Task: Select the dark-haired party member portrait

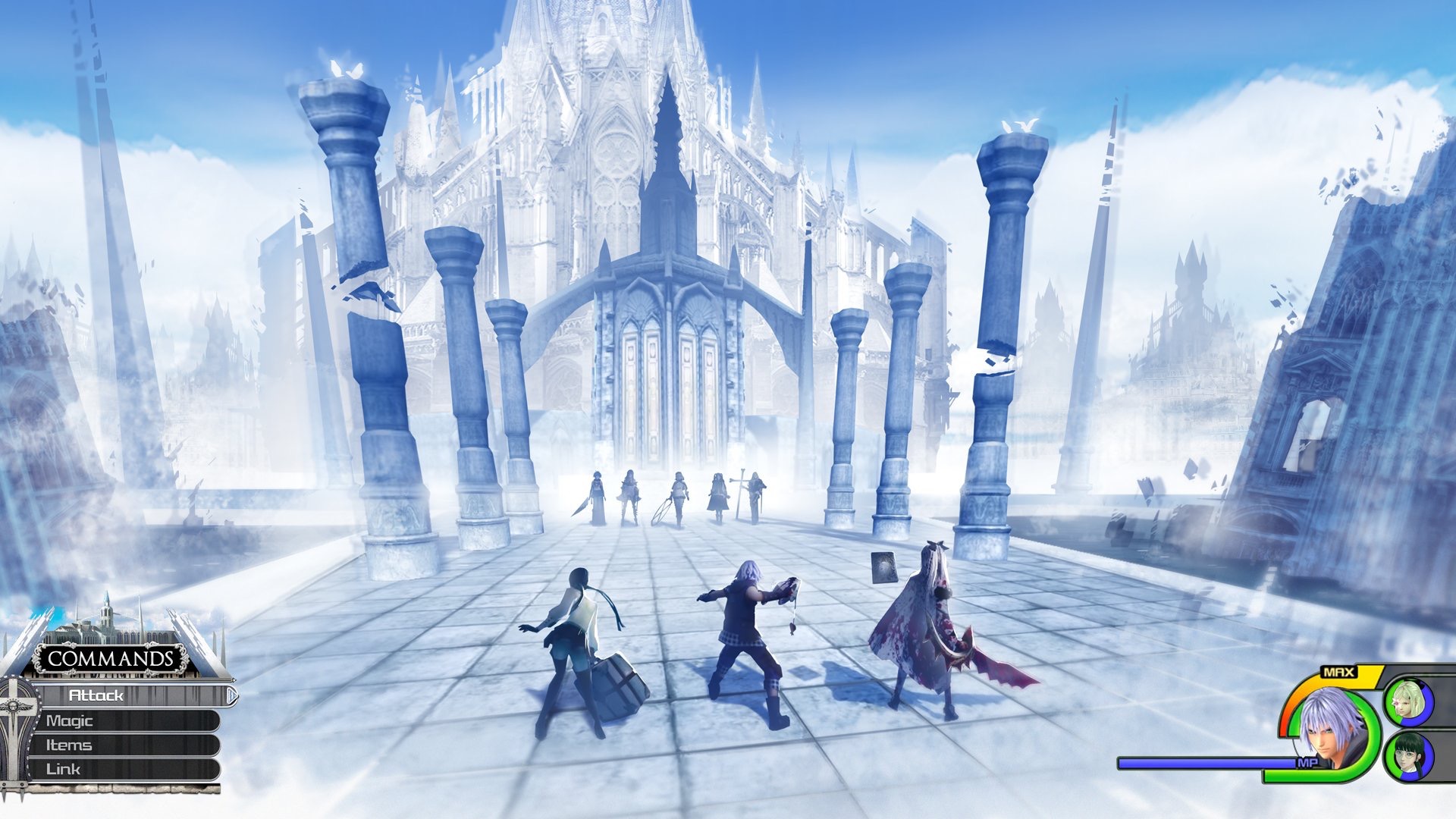Action: click(1409, 755)
